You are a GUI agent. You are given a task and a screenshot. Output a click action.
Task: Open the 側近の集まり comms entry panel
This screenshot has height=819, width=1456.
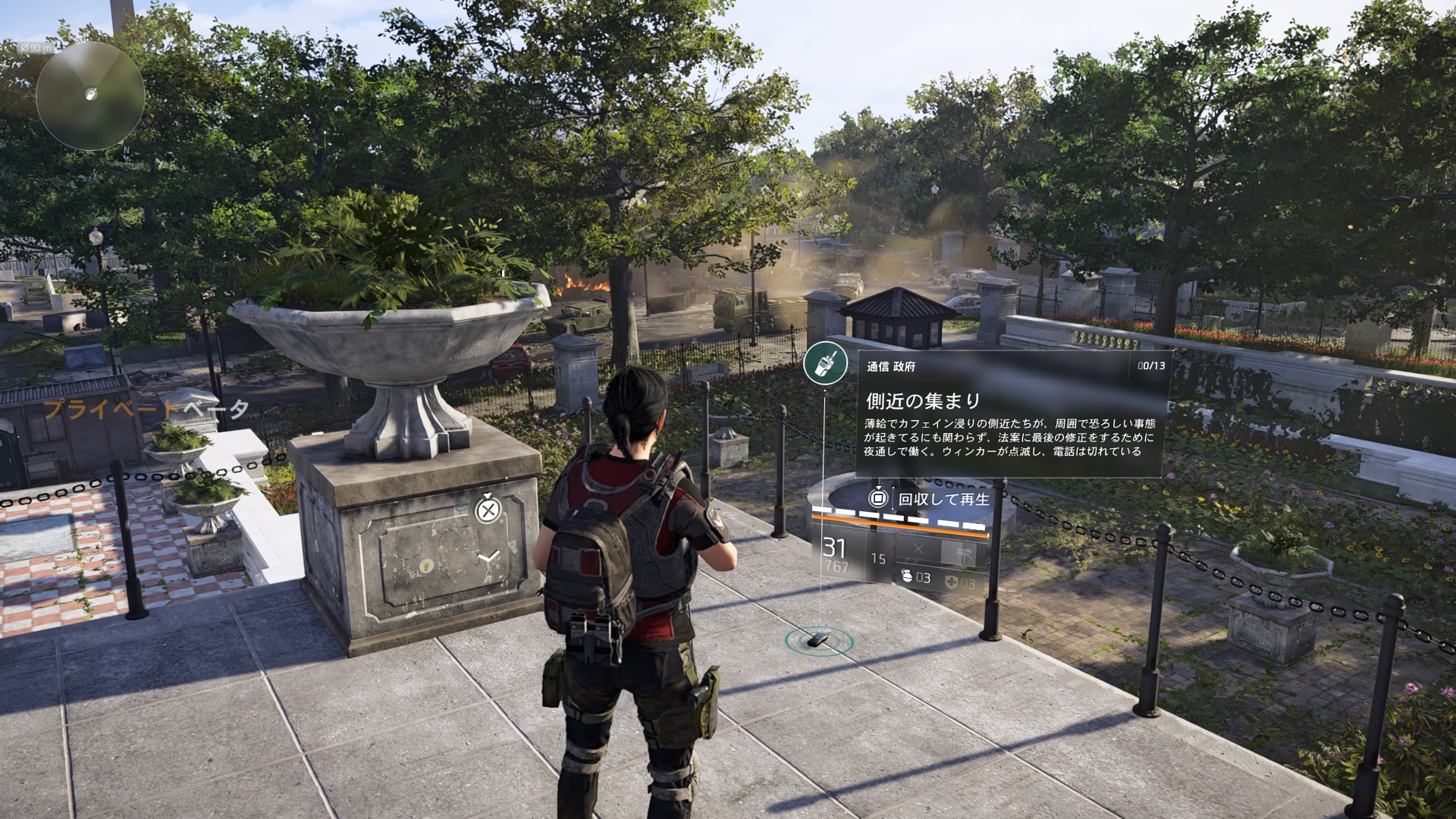click(1012, 415)
